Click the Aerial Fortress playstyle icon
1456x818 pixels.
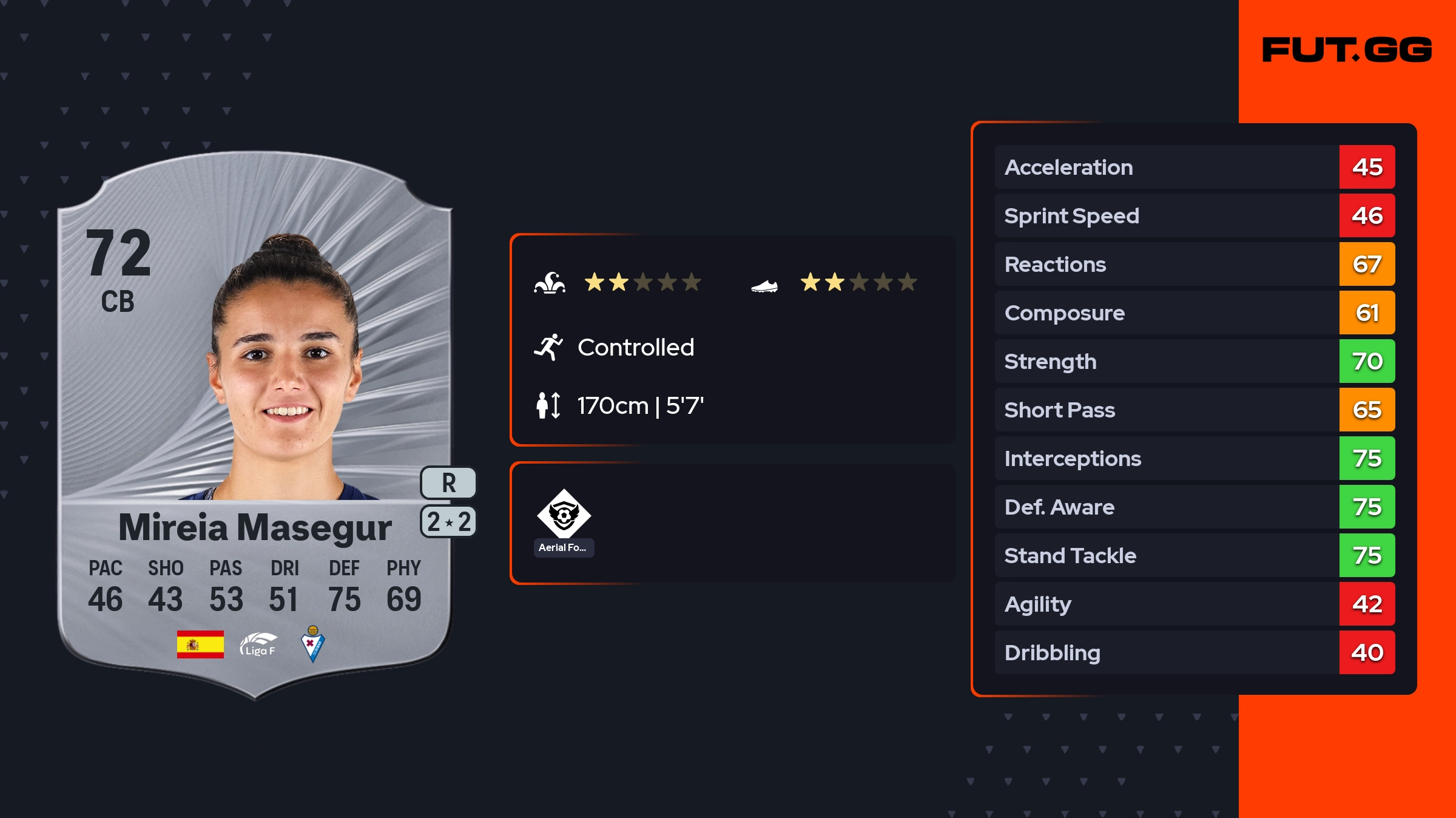point(564,514)
